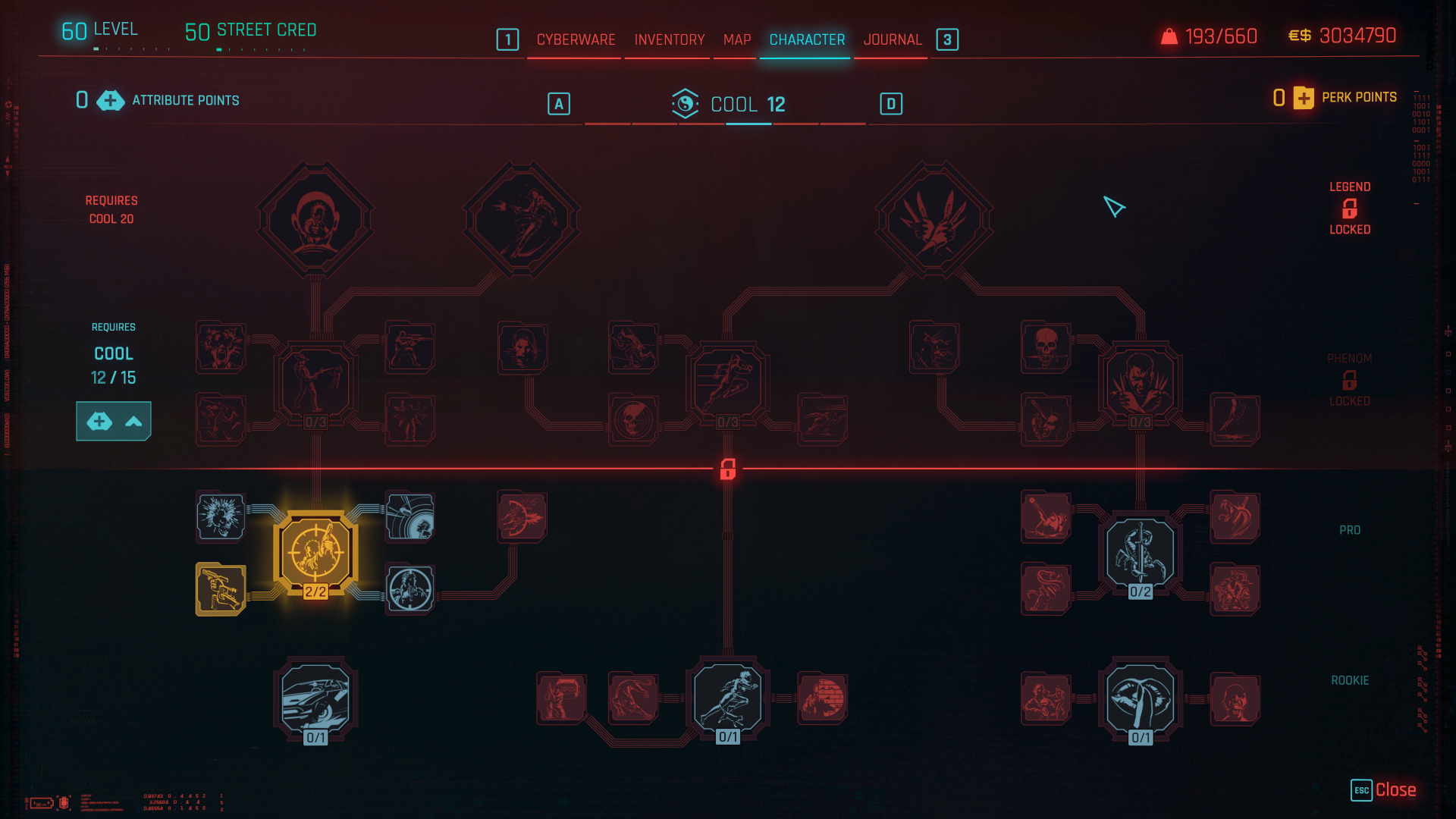This screenshot has height=819, width=1456.
Task: Open the masked face Legend perk
Action: 315,220
